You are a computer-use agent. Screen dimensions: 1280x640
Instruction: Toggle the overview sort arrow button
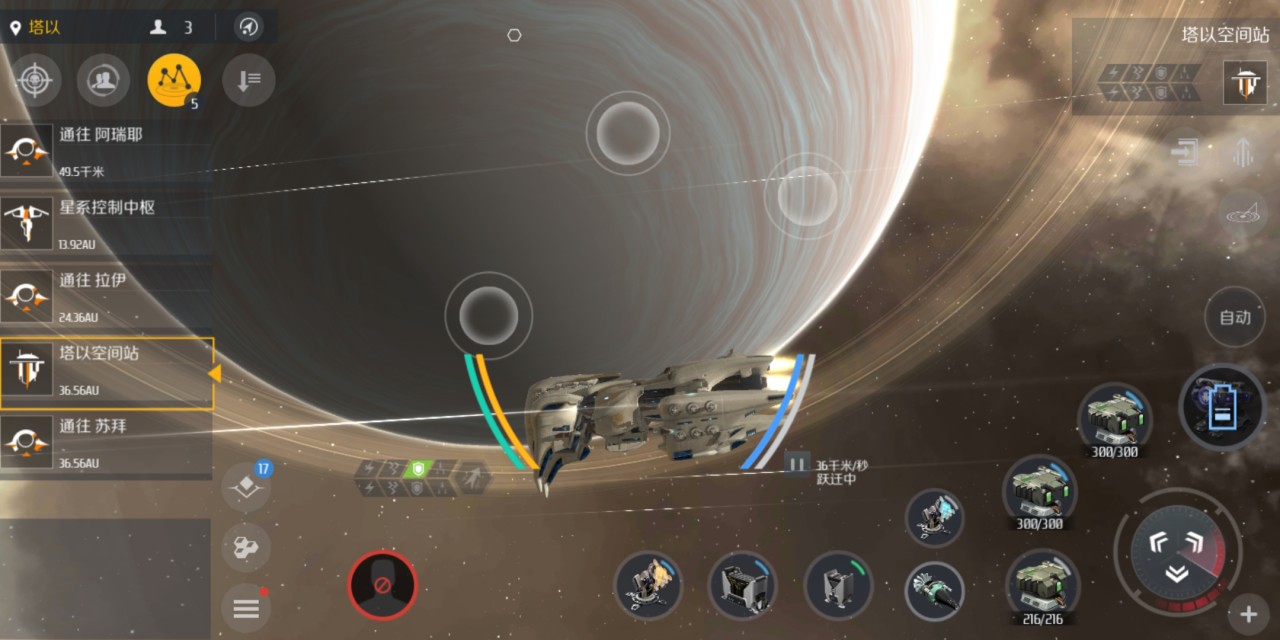click(x=248, y=80)
